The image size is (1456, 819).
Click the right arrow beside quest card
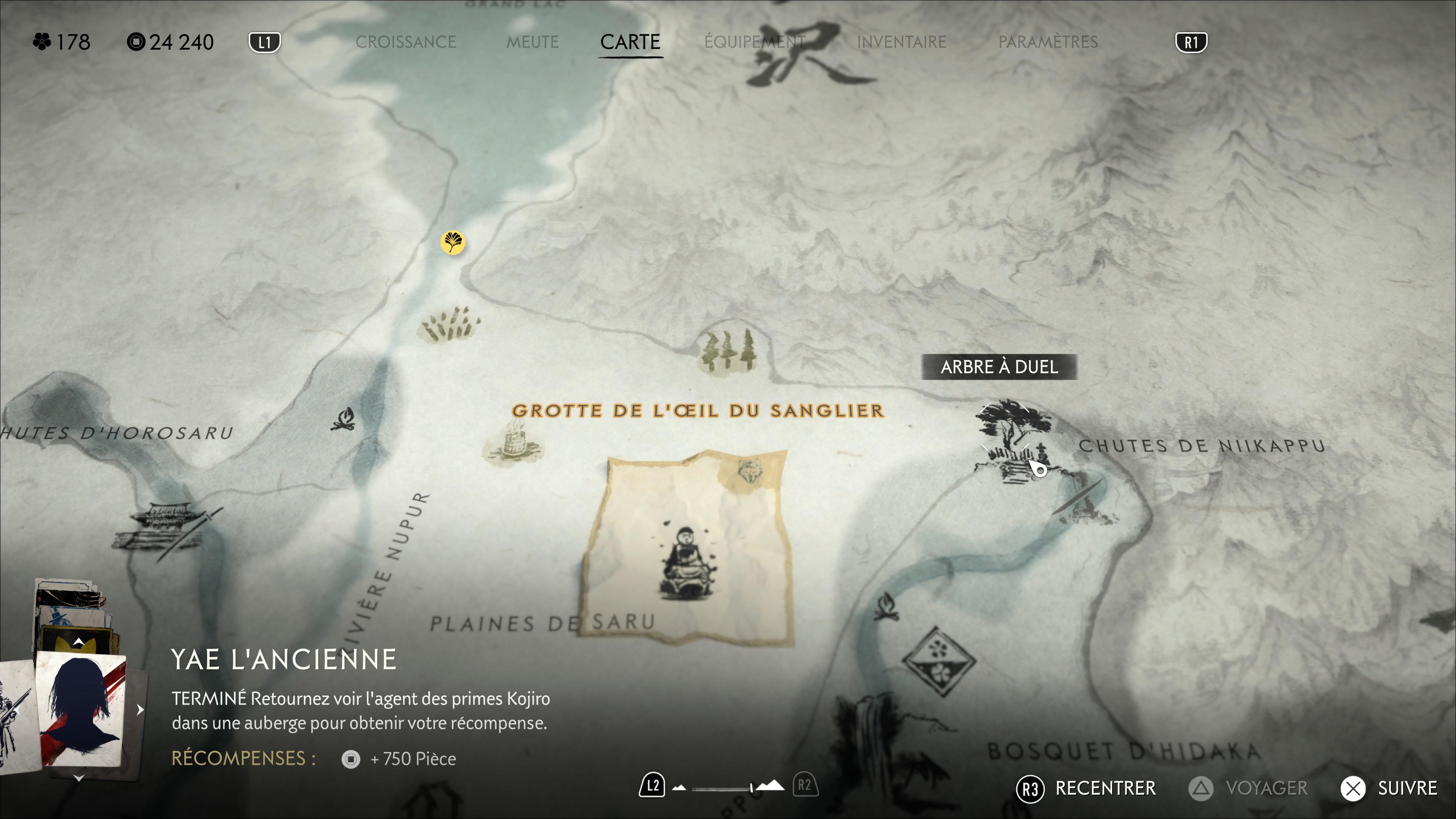(140, 710)
